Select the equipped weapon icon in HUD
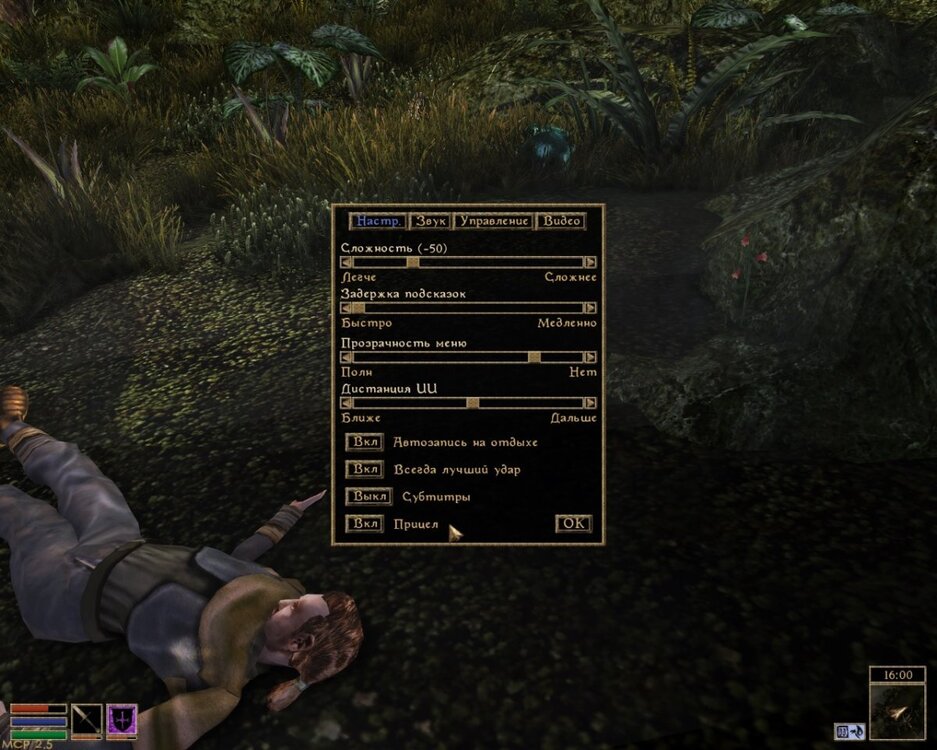The height and width of the screenshot is (750, 937). coord(87,721)
